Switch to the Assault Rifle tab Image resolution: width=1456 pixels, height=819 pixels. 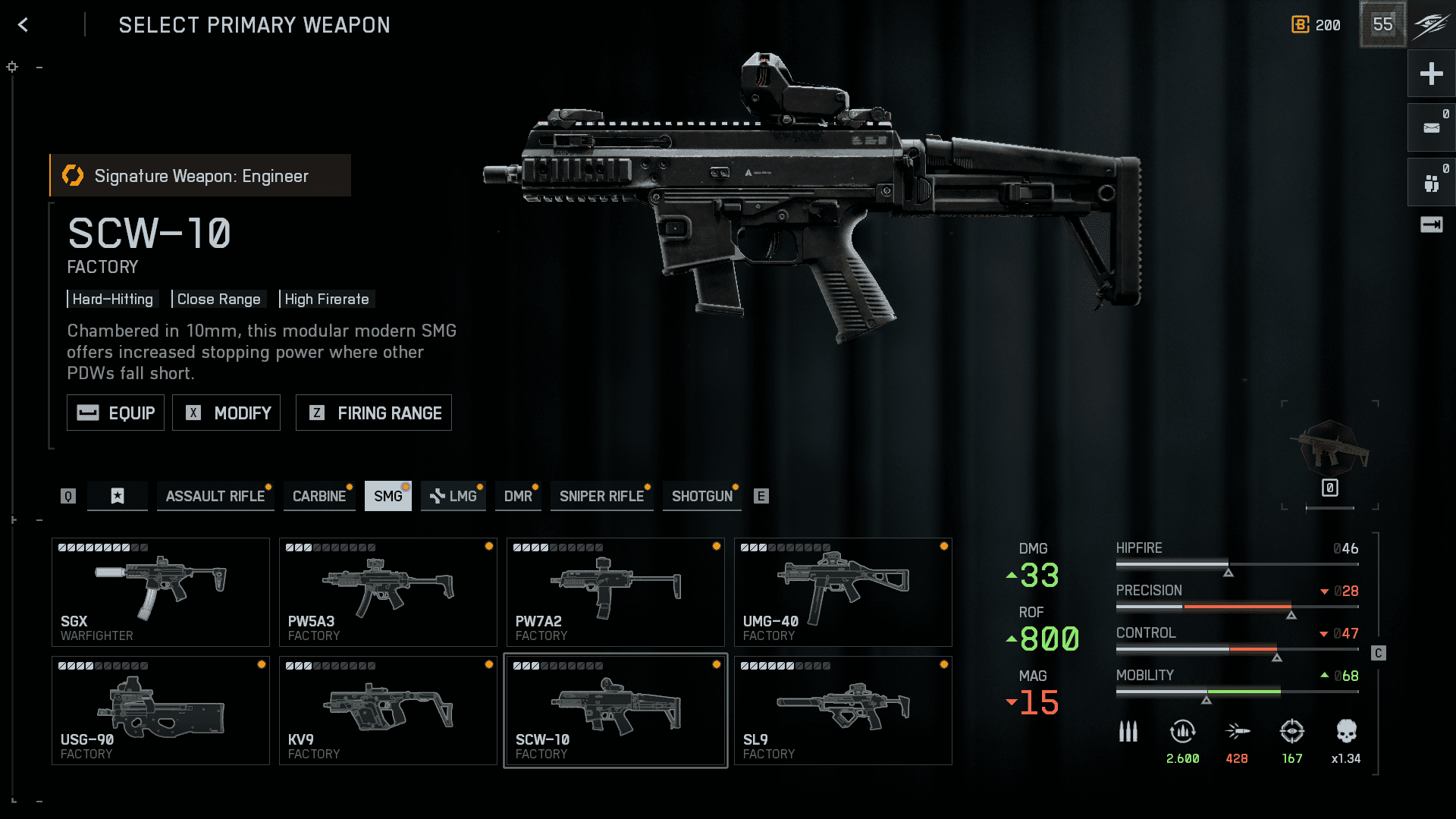[x=215, y=496]
